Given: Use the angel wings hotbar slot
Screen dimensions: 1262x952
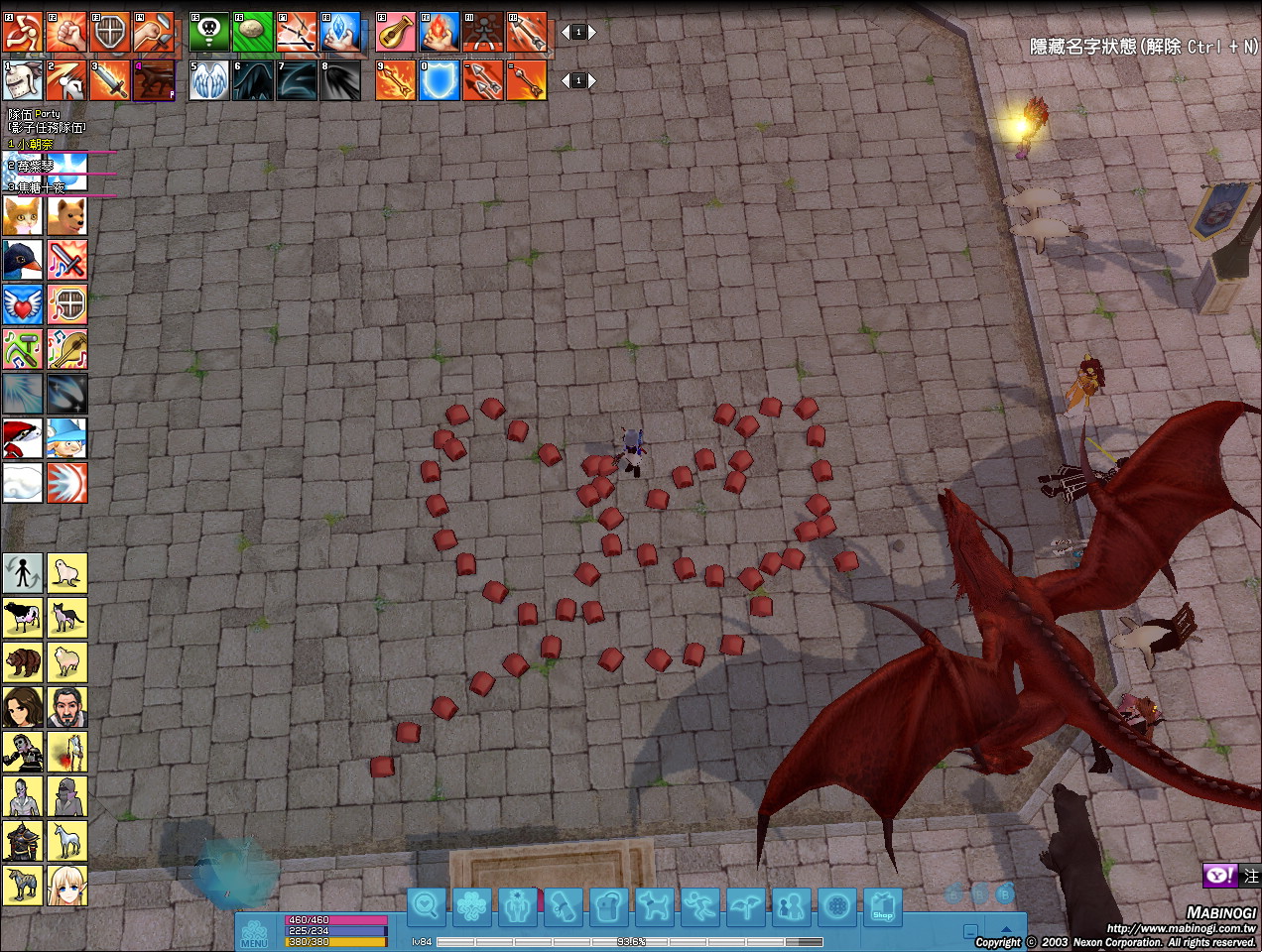Looking at the screenshot, I should 209,81.
